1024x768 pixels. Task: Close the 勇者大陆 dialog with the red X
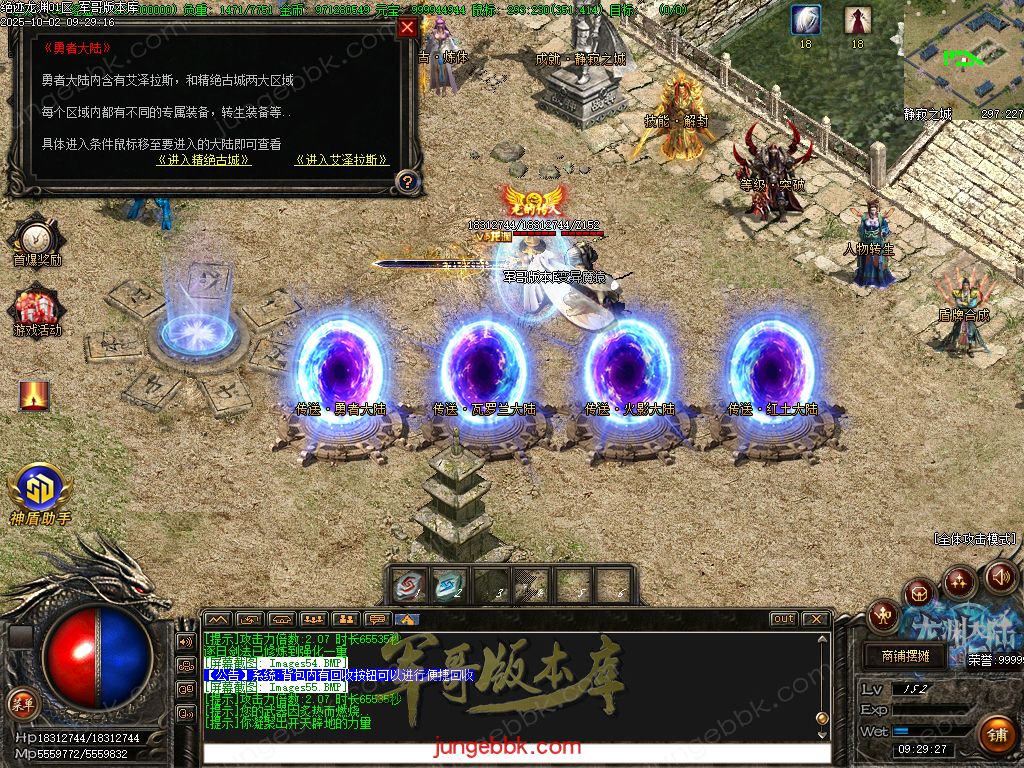click(x=407, y=28)
